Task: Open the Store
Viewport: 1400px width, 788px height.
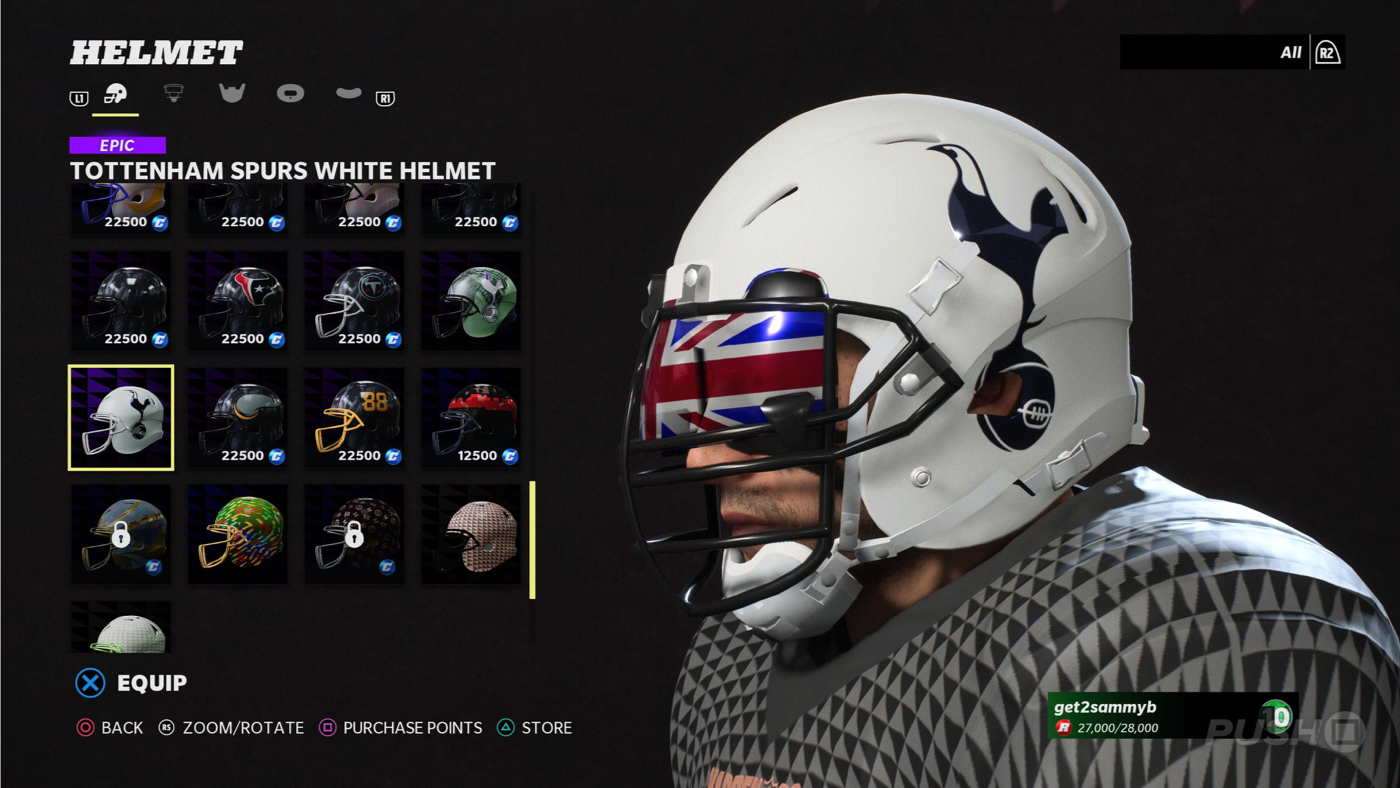Action: point(535,728)
